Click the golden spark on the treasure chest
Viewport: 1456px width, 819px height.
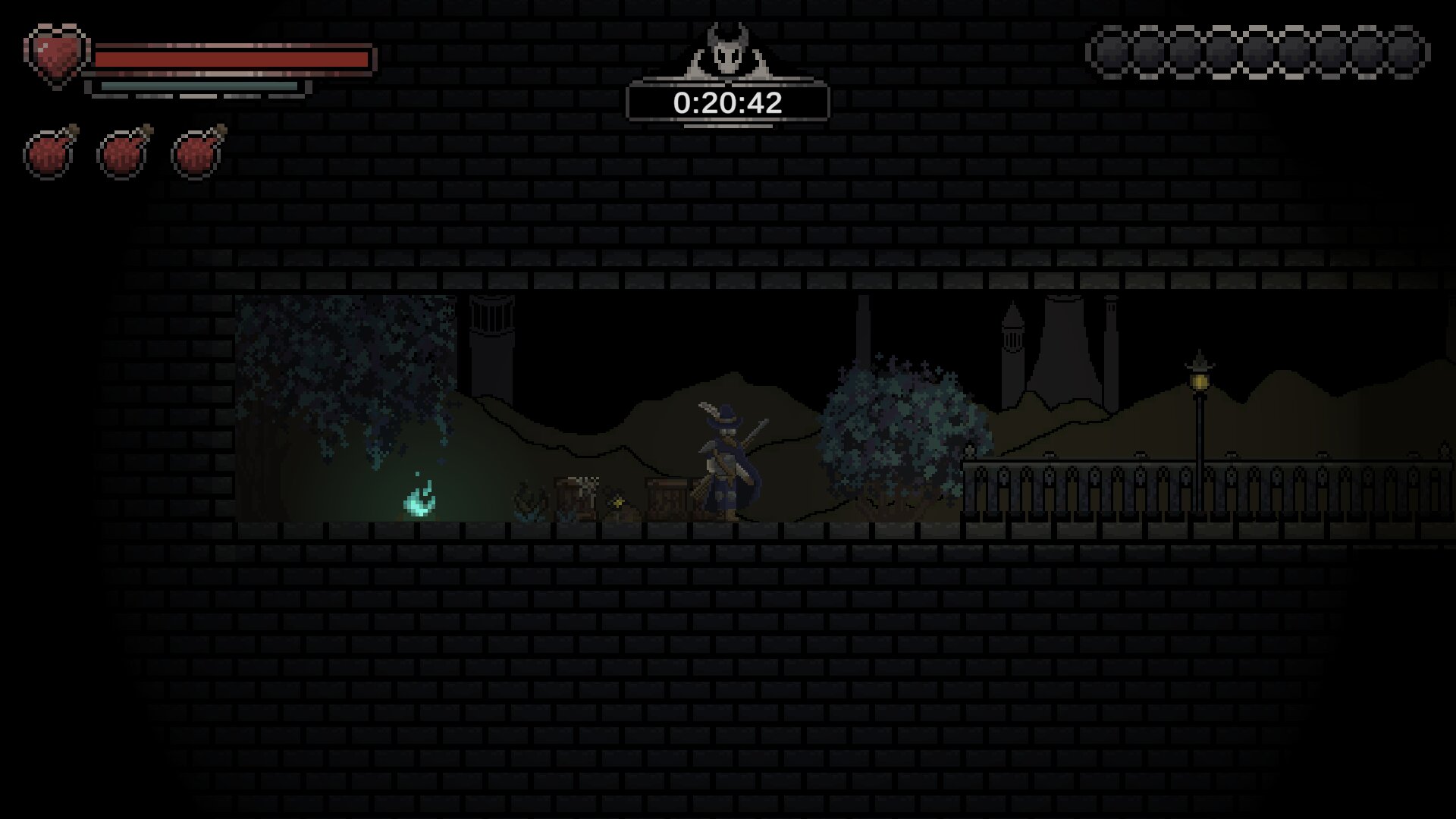click(x=618, y=500)
